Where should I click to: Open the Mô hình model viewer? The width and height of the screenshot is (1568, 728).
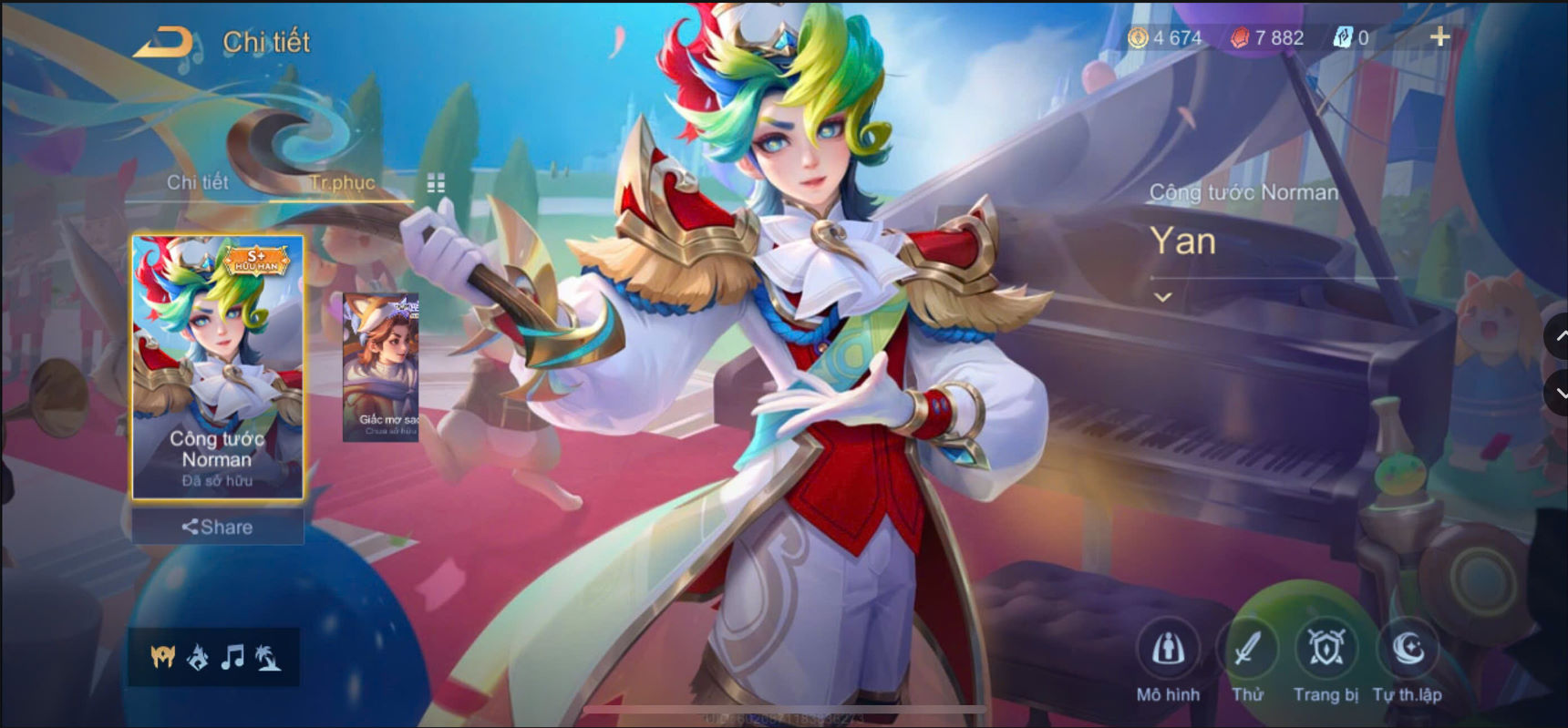(x=1171, y=647)
